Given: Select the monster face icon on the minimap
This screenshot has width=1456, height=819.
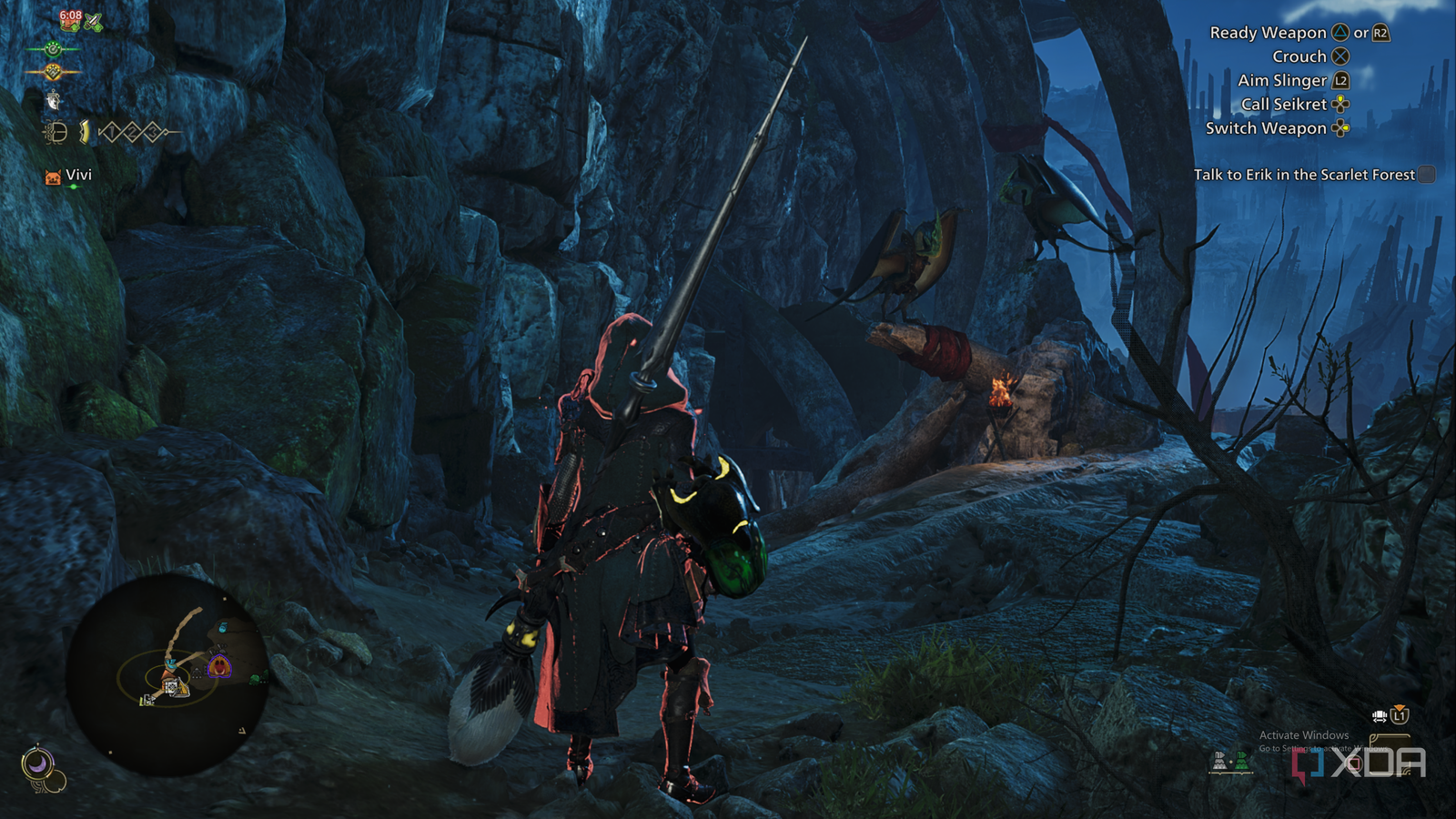Looking at the screenshot, I should click(219, 666).
